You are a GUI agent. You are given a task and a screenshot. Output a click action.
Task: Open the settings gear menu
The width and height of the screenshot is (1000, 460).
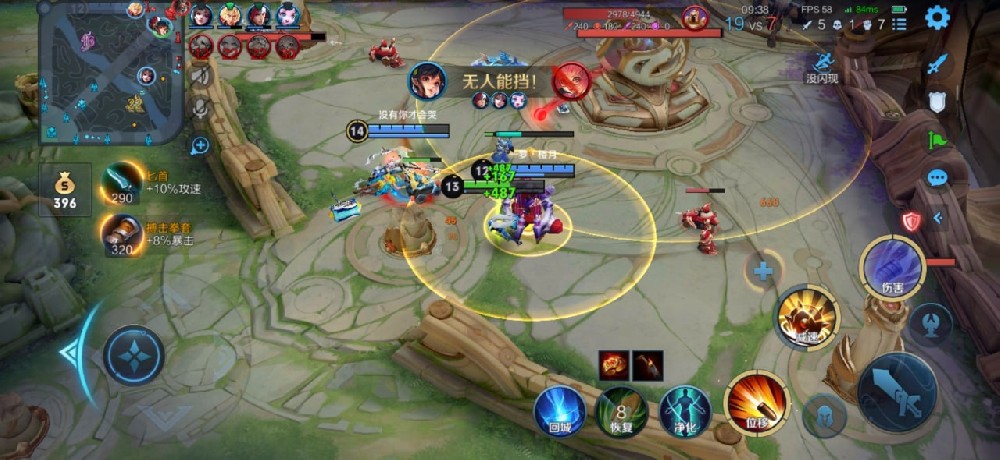click(937, 18)
